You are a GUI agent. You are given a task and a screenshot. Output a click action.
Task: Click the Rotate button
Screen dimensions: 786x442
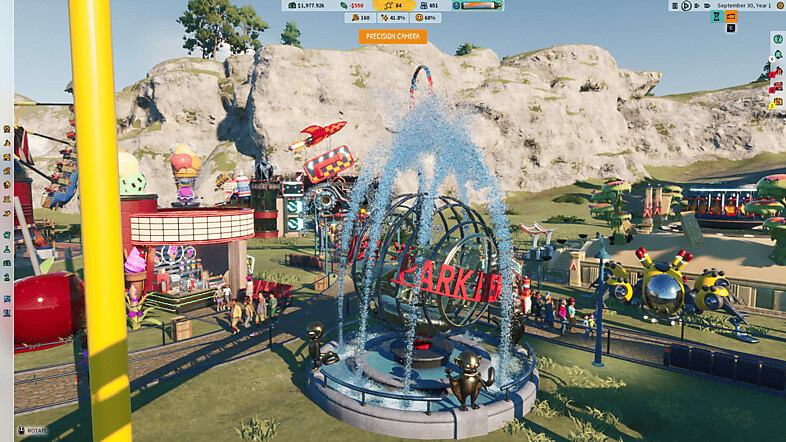click(x=32, y=431)
